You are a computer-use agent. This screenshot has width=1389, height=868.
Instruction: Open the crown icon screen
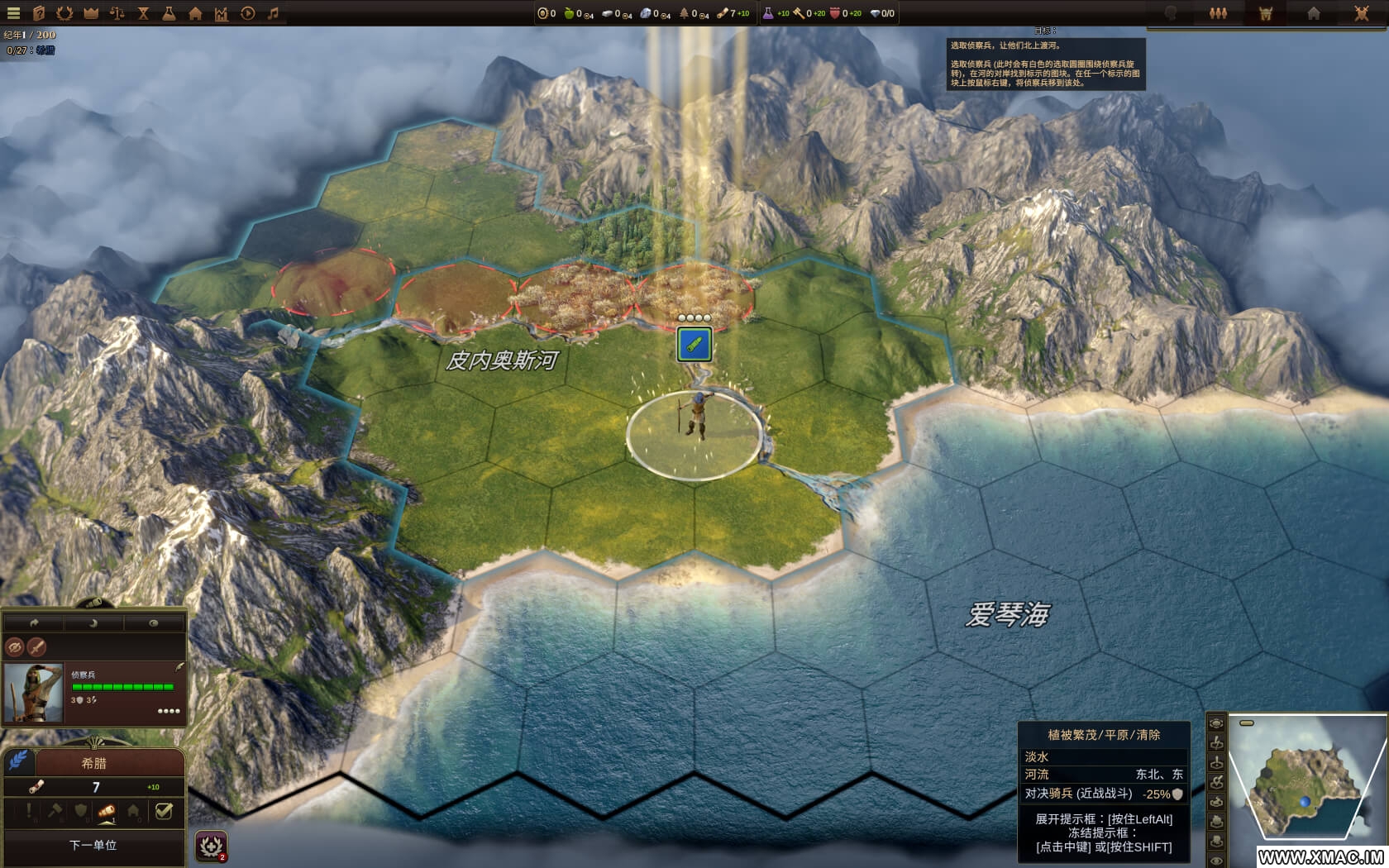coord(91,13)
